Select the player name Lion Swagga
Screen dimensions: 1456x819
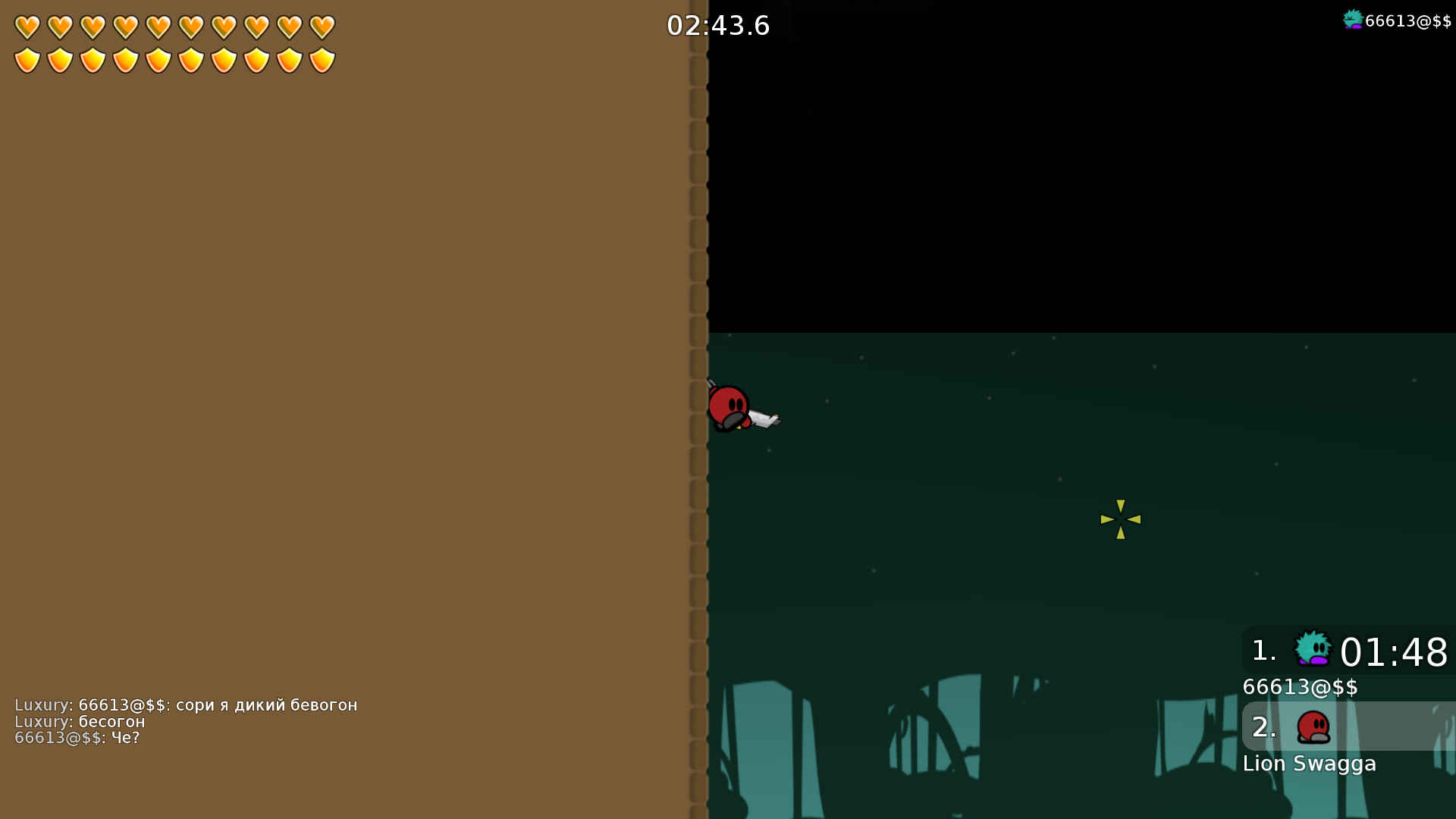click(1310, 764)
